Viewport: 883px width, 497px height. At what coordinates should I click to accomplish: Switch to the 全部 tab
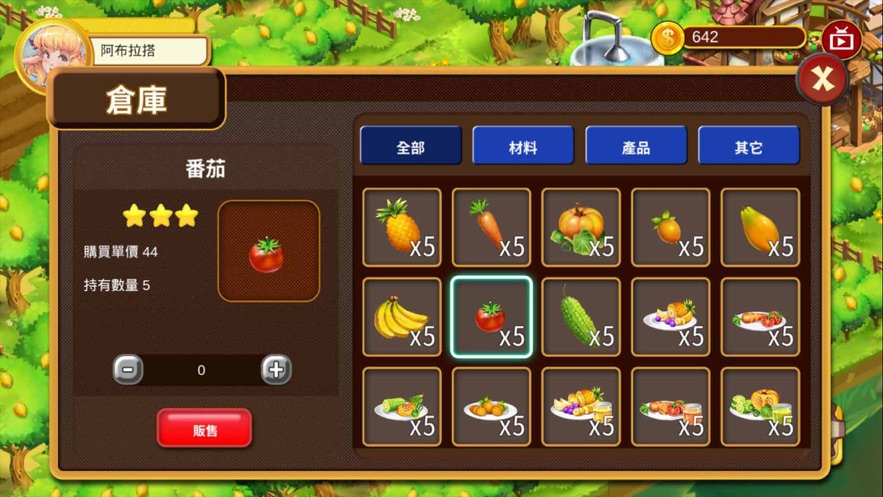click(411, 146)
